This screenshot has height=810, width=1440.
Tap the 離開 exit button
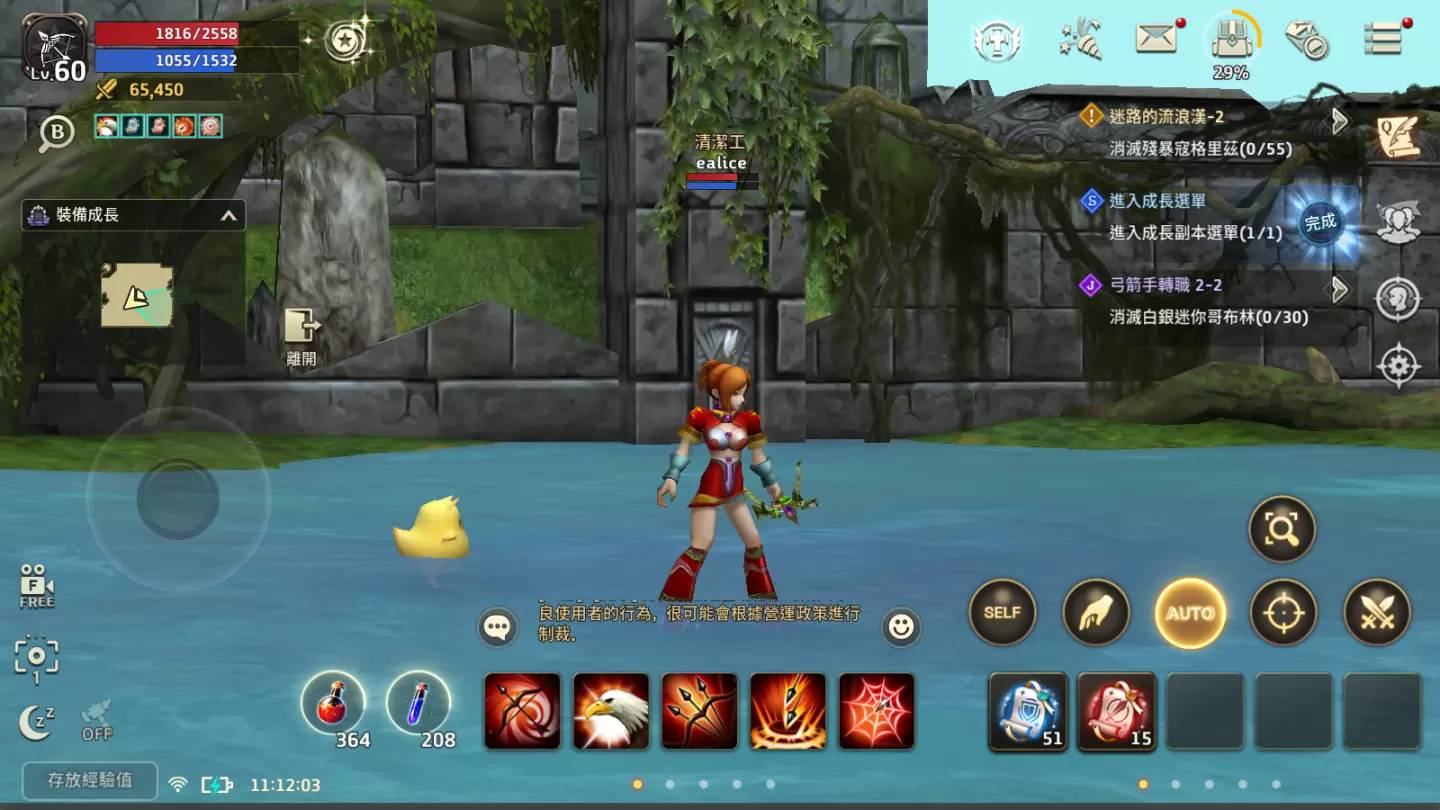coord(301,335)
